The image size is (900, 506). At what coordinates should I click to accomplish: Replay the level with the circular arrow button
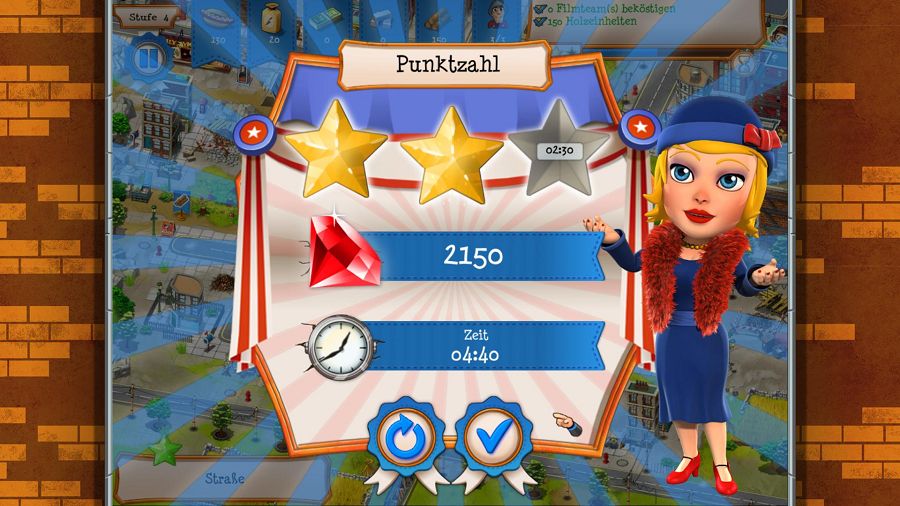point(407,437)
